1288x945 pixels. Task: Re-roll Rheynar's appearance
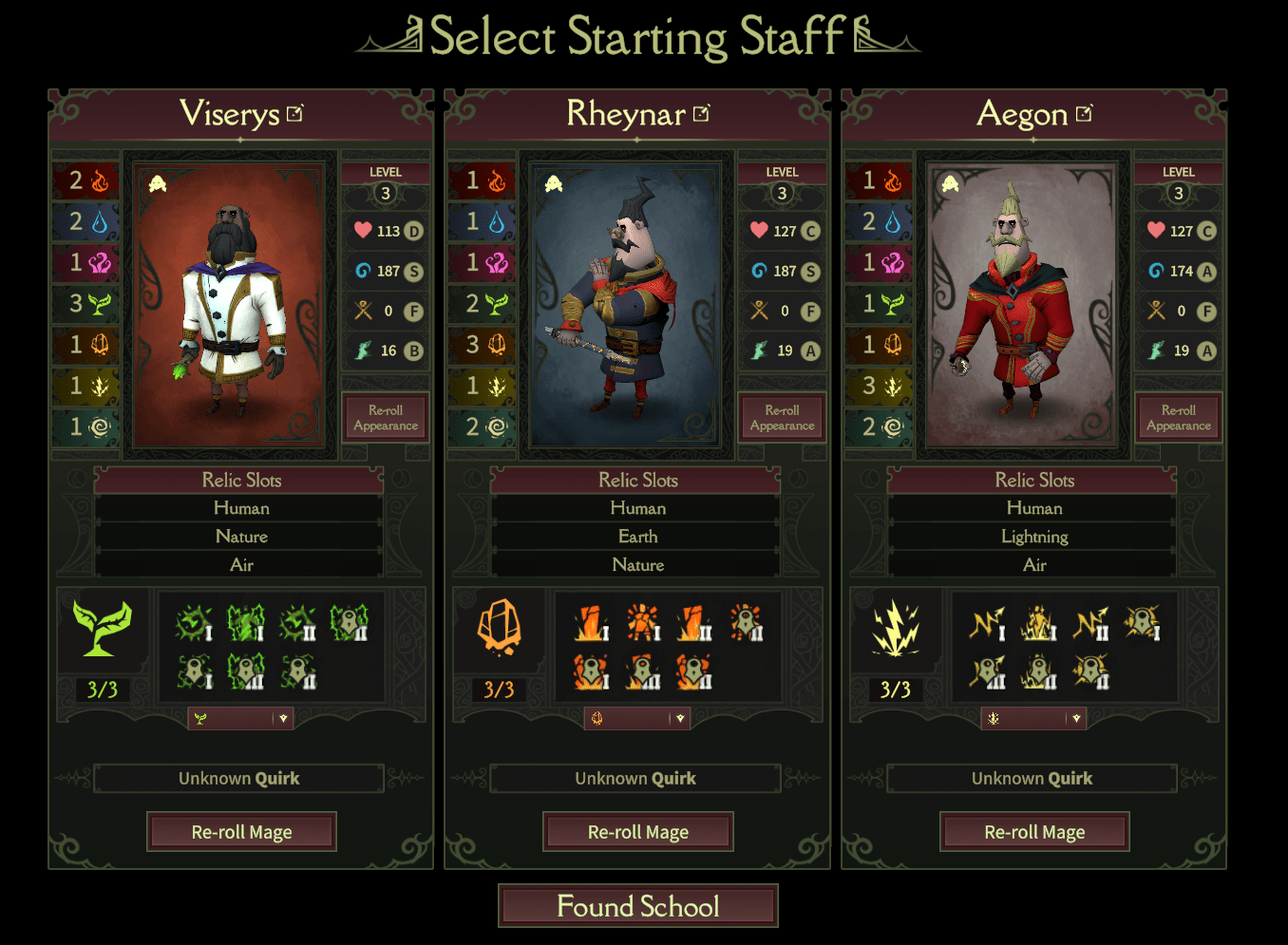point(782,418)
